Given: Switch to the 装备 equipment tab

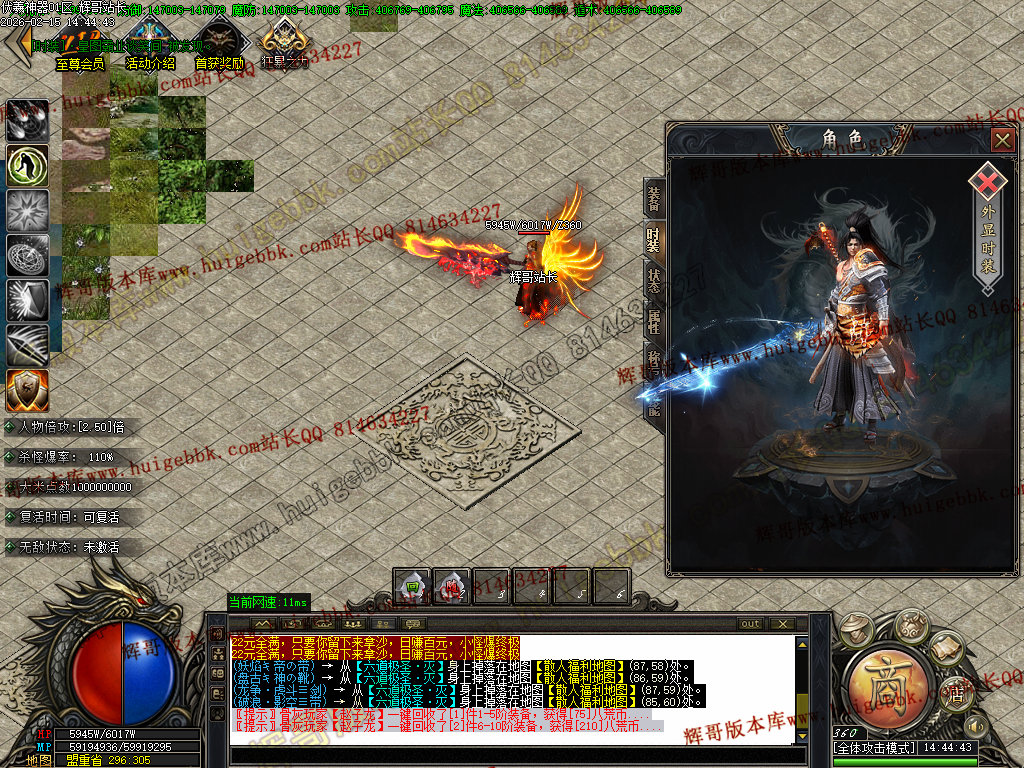Looking at the screenshot, I should pyautogui.click(x=653, y=201).
